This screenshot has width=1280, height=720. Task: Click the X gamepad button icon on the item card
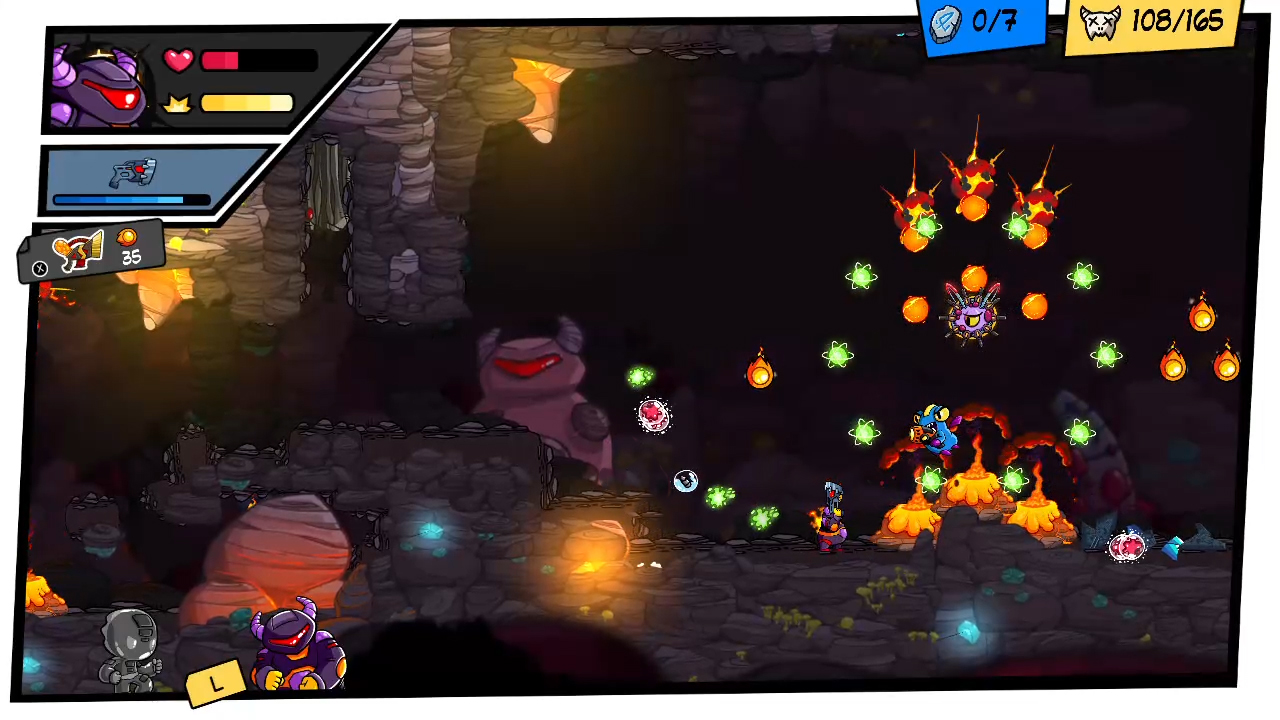pyautogui.click(x=39, y=267)
